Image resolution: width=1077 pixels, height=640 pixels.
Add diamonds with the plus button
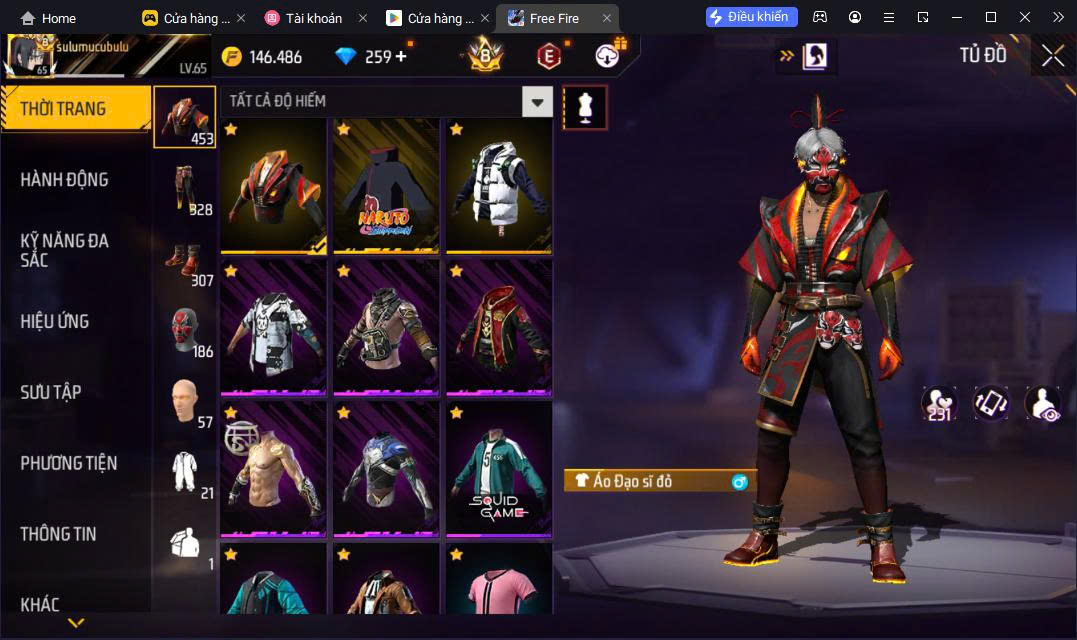click(x=401, y=56)
